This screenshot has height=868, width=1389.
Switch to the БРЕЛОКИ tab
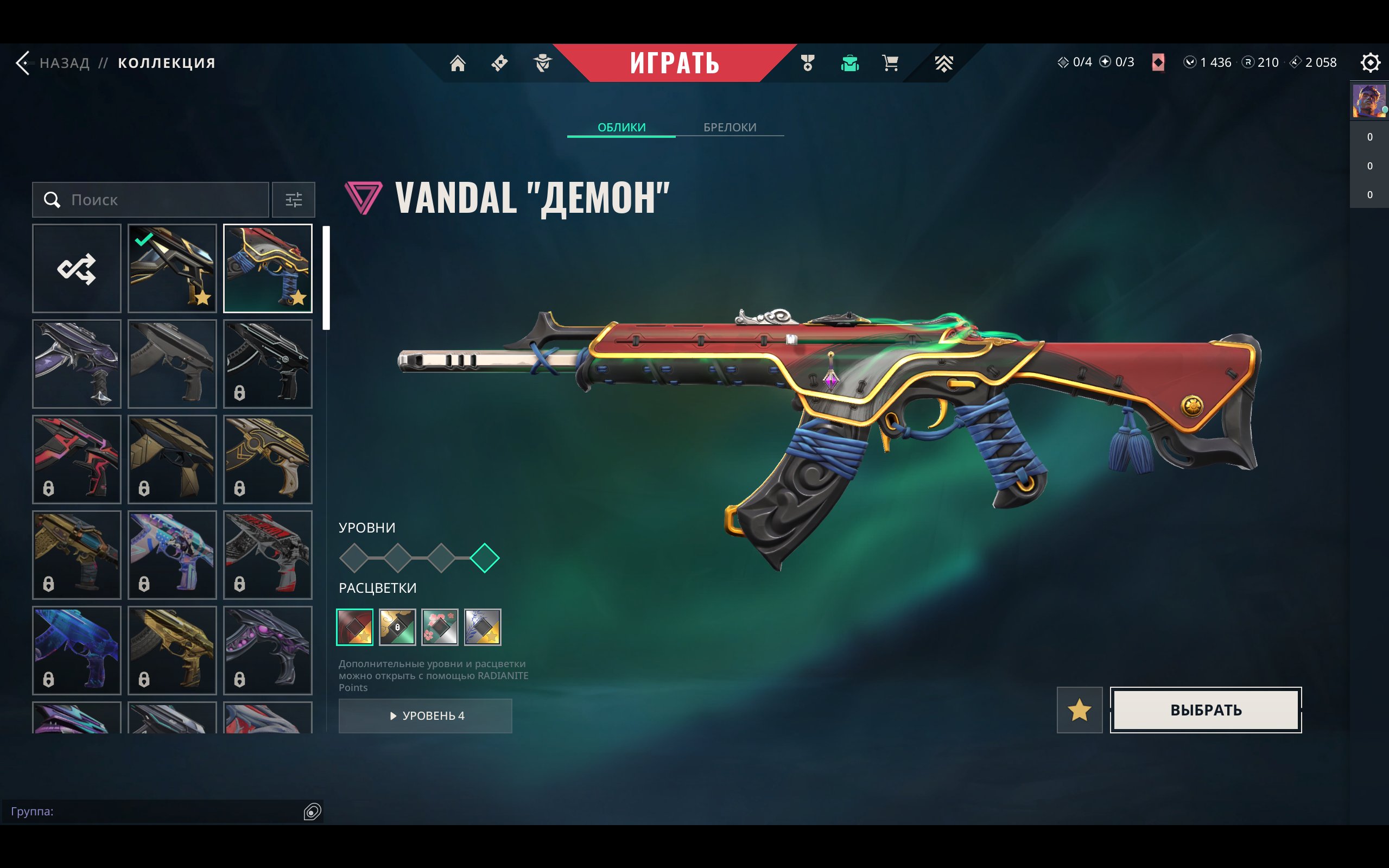[x=730, y=127]
